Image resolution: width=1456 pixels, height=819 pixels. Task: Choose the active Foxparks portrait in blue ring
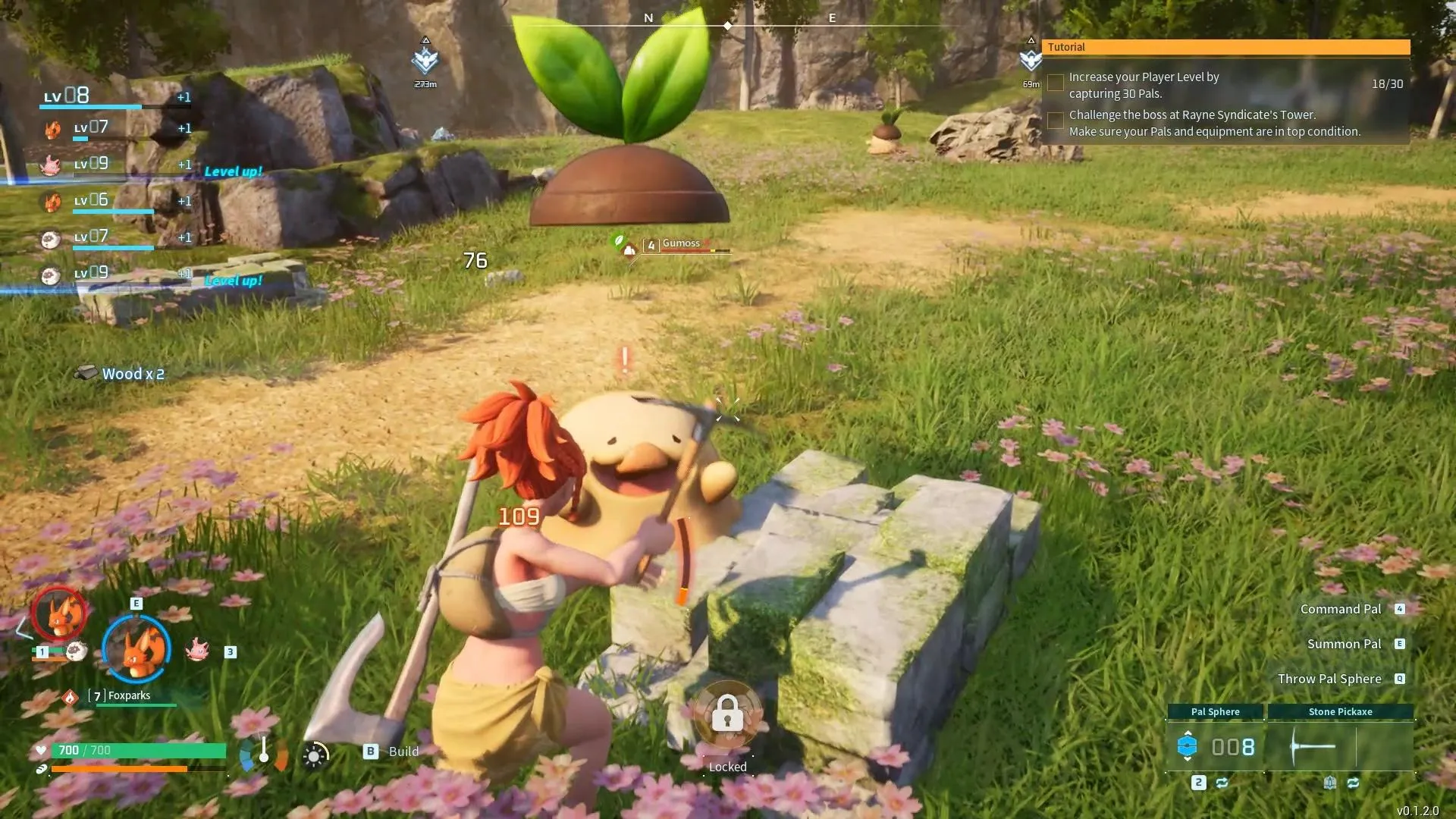click(136, 649)
